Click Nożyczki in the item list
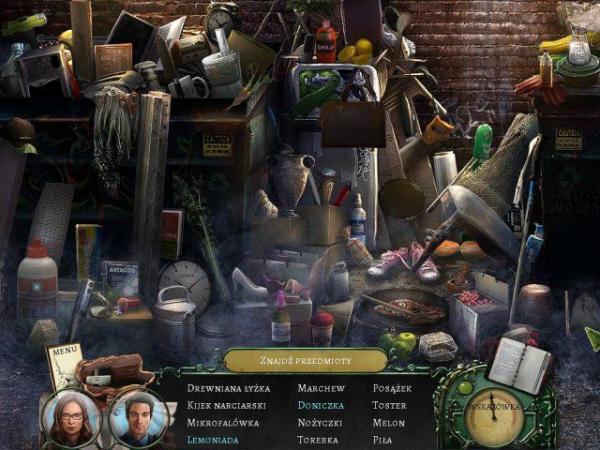The image size is (600, 450). point(322,422)
